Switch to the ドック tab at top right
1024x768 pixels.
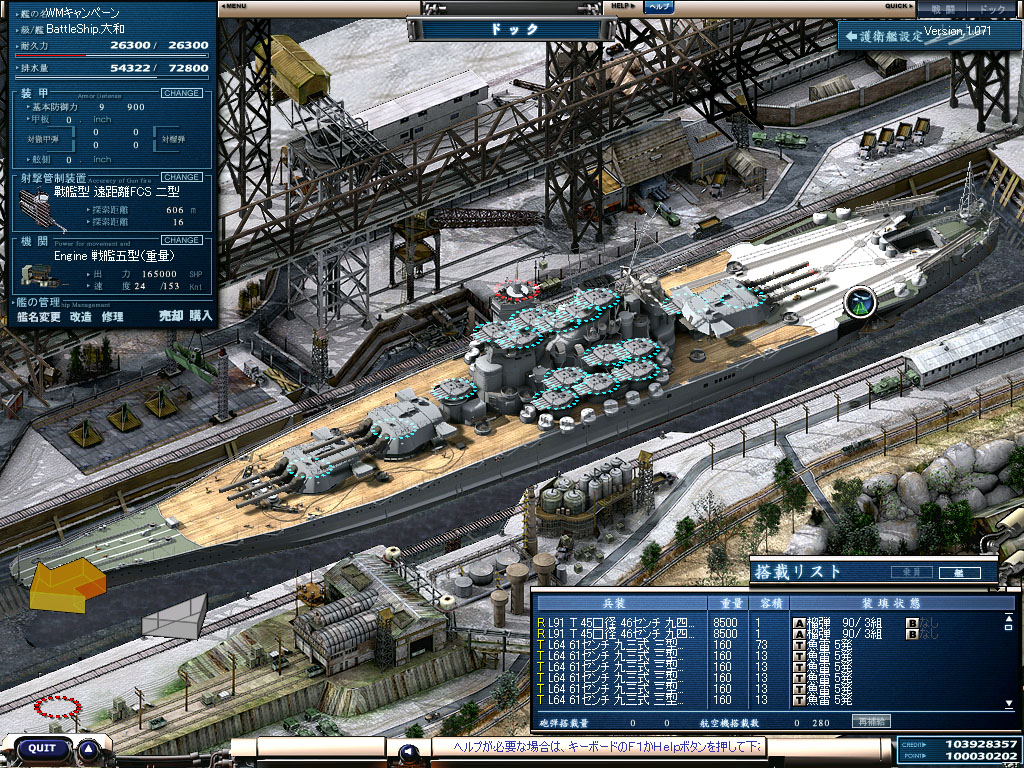pos(991,9)
